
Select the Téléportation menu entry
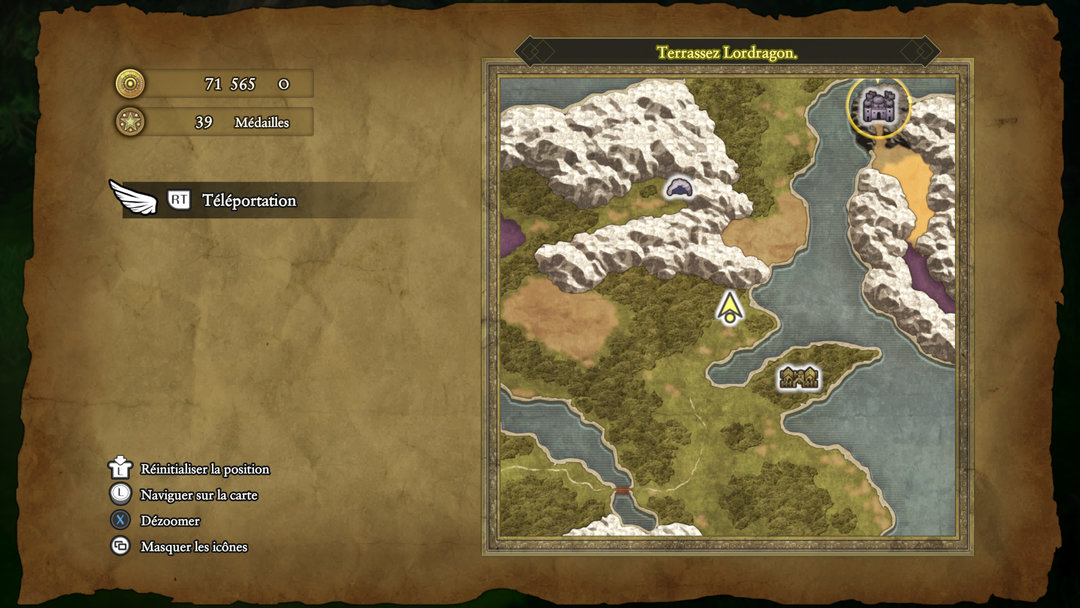[248, 200]
